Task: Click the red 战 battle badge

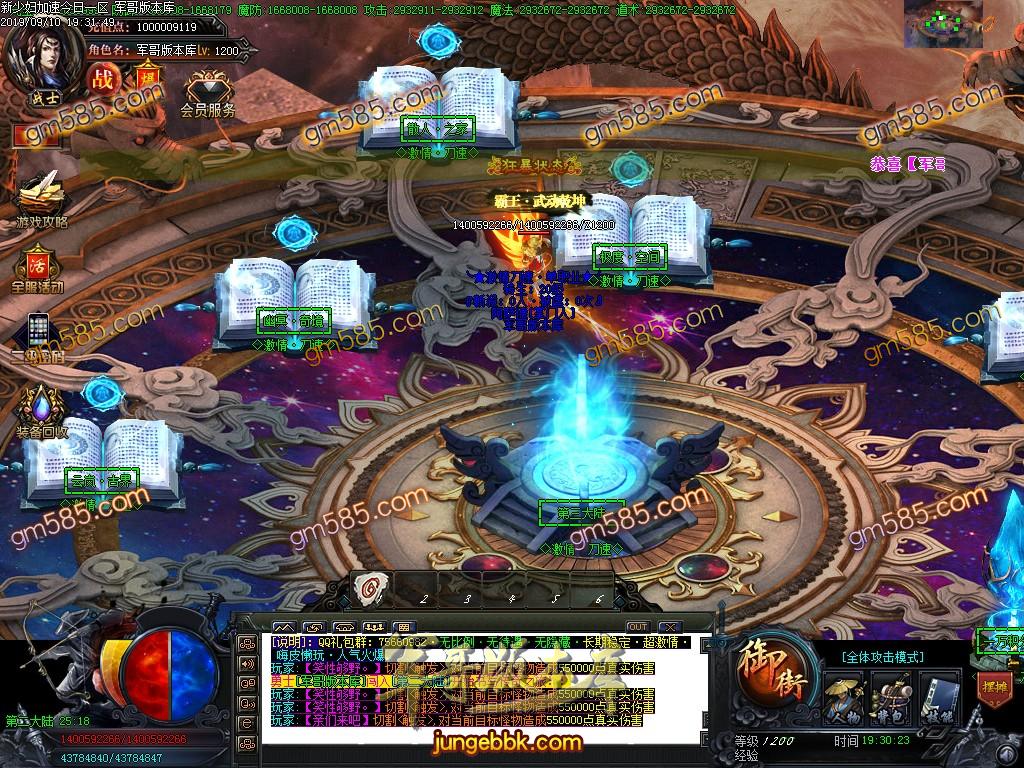Action: coord(101,78)
